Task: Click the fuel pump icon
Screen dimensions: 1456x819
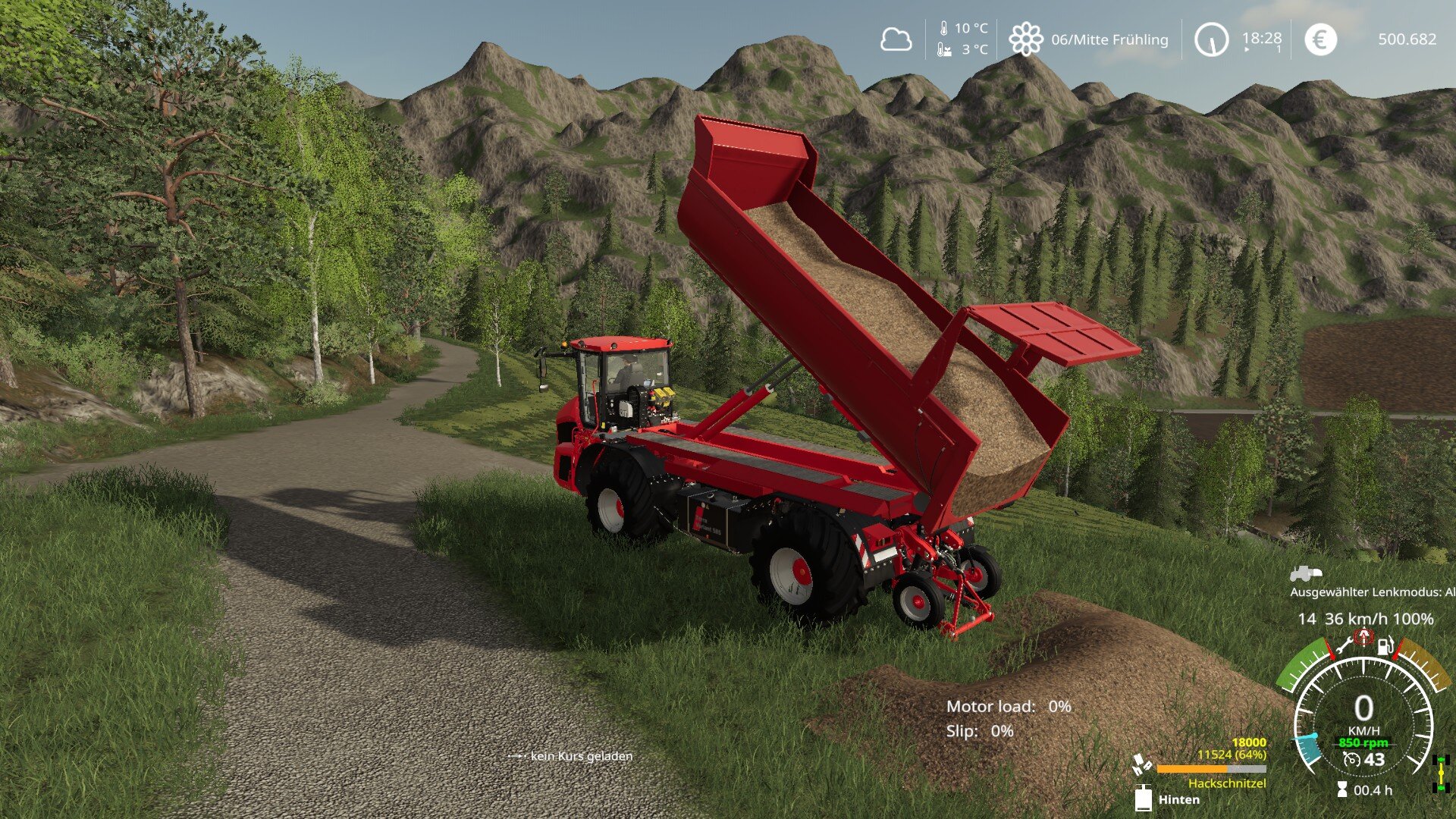Action: point(1385,646)
